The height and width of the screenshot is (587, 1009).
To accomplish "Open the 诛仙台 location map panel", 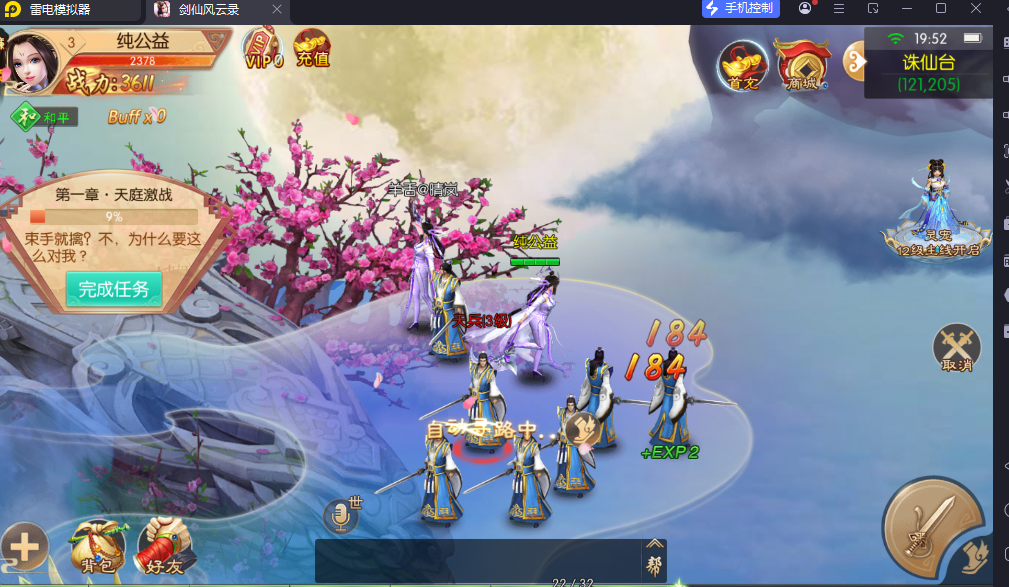I will click(928, 72).
